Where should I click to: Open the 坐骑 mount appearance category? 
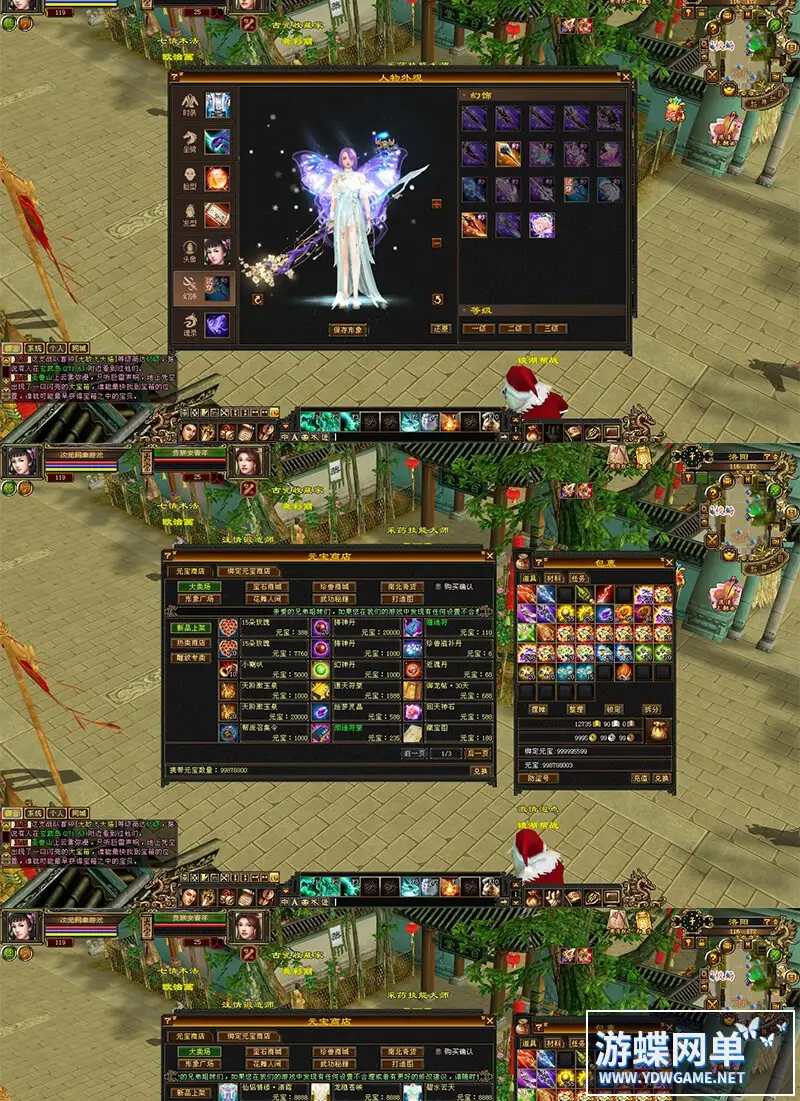coord(204,141)
